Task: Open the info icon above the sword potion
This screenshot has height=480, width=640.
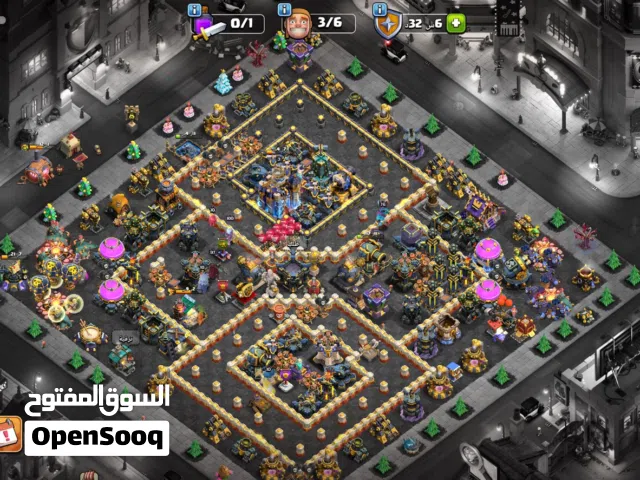Action: click(194, 9)
